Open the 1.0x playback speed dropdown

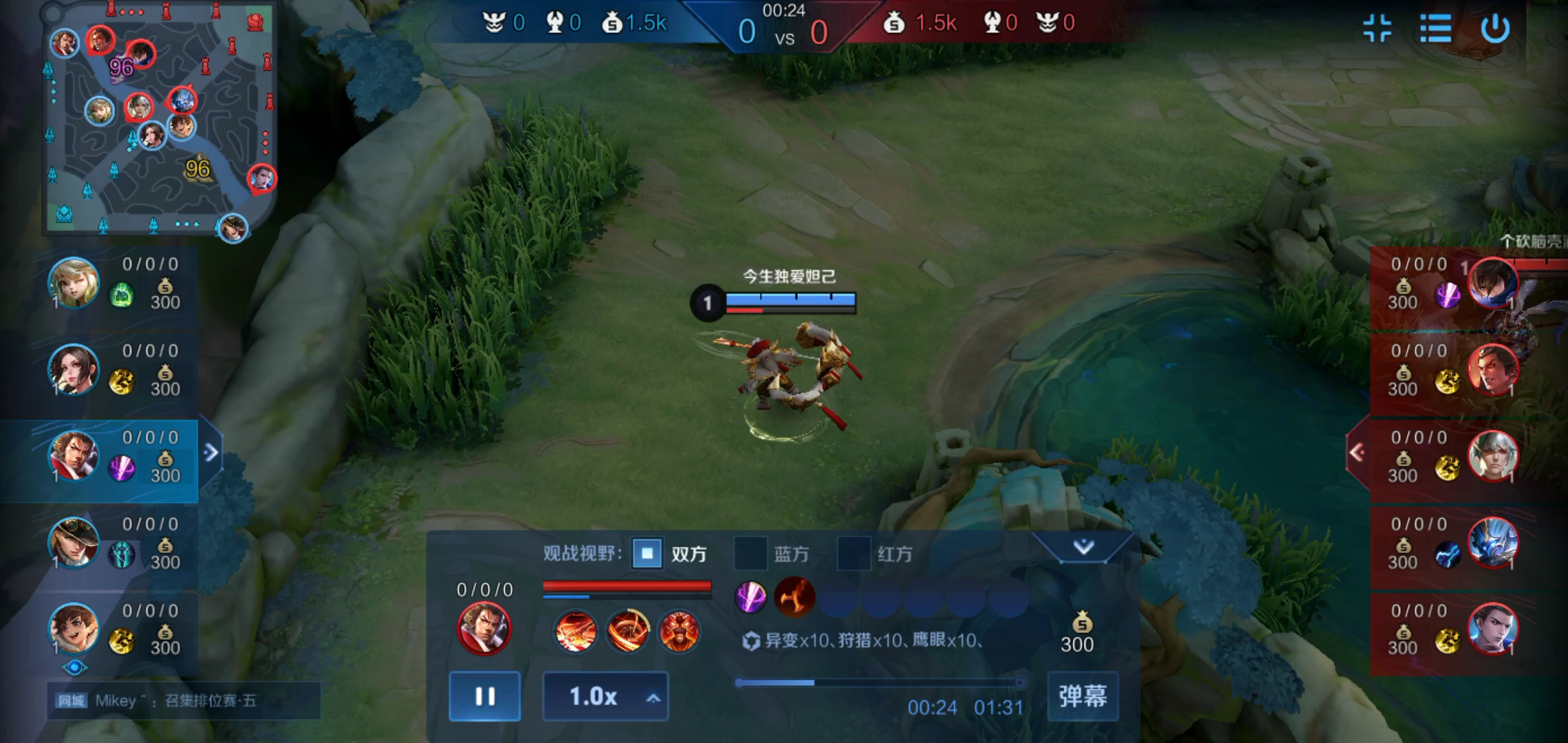(x=605, y=696)
